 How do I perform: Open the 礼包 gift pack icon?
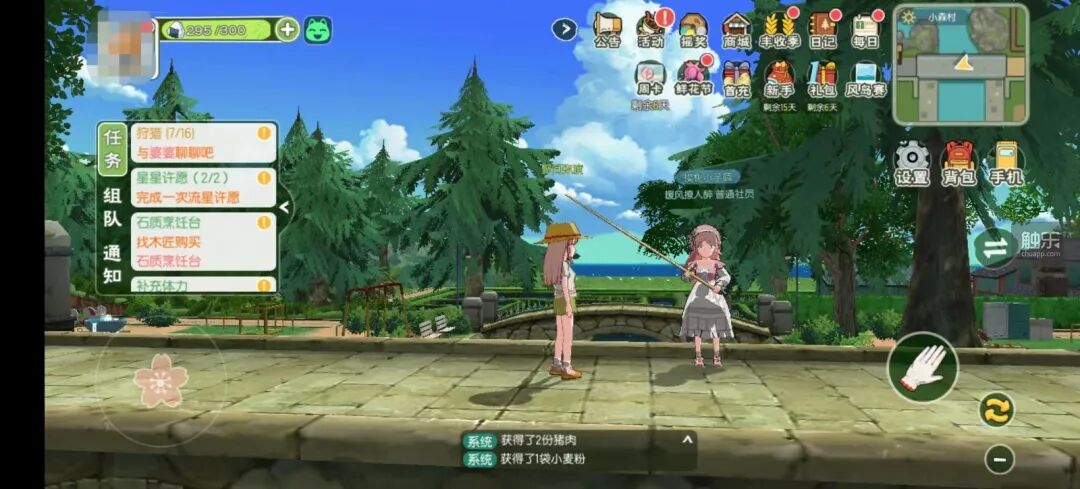click(x=822, y=76)
